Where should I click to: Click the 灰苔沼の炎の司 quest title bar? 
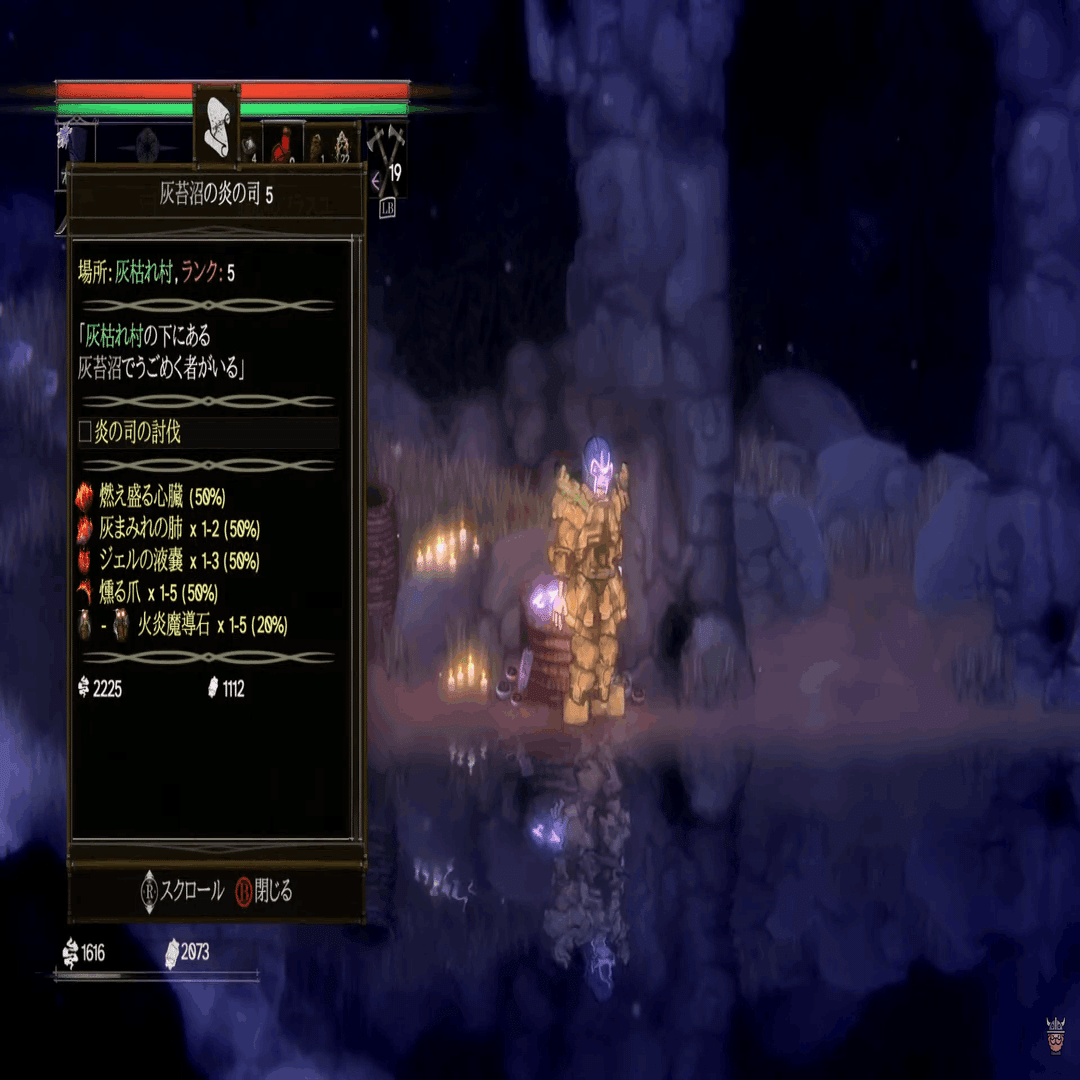[216, 195]
